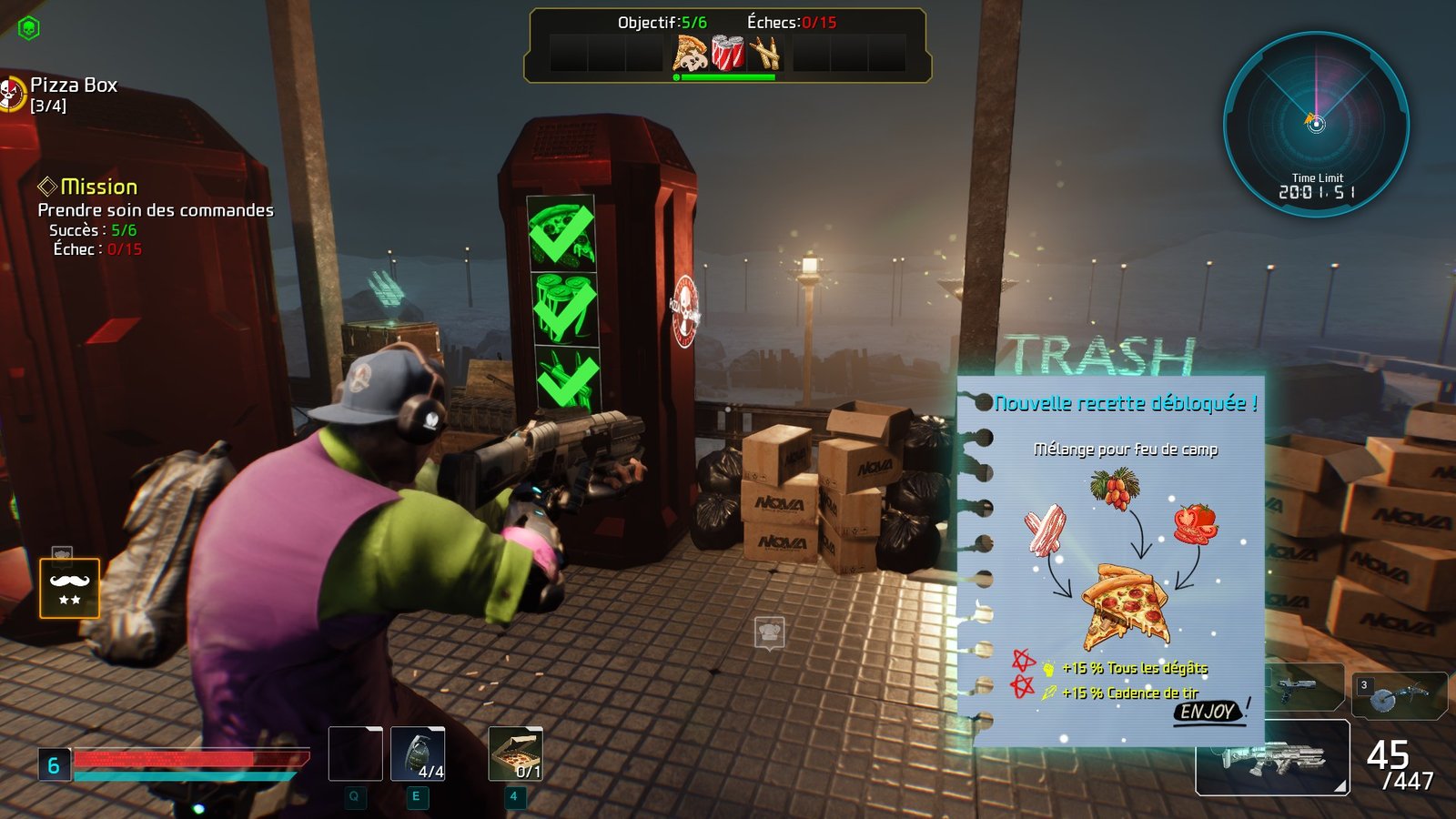
Task: Click the green skull hexagon icon
Action: [x=29, y=28]
